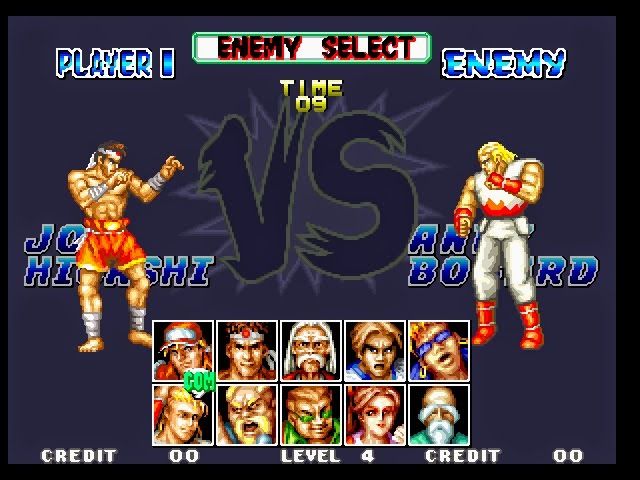640x480 pixels.
Task: Choose Joe Higashi's headband portrait
Action: click(247, 351)
